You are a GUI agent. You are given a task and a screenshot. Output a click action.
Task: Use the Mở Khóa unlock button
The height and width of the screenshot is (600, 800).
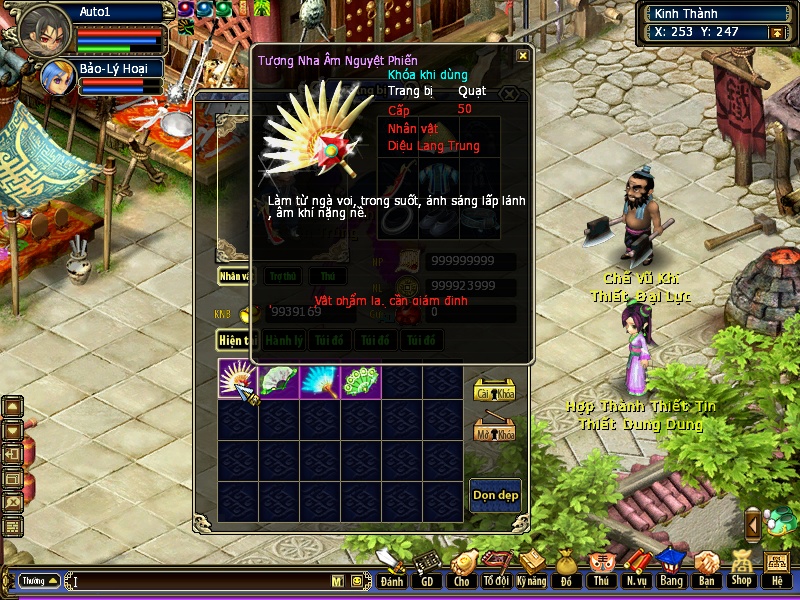point(494,430)
